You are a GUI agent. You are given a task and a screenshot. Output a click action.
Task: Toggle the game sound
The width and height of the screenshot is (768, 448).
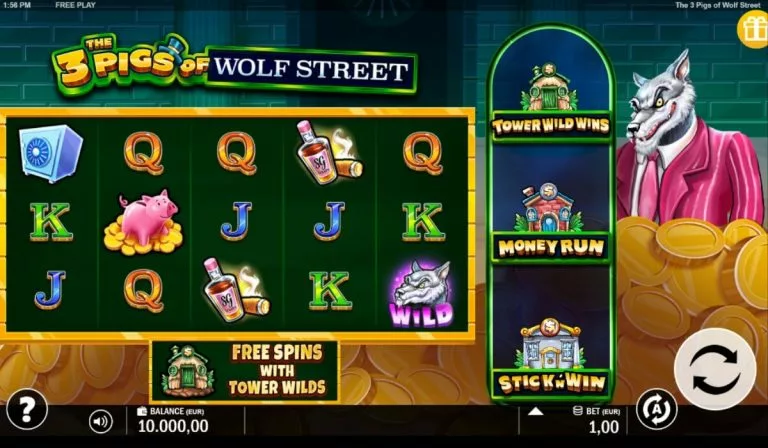coord(100,421)
